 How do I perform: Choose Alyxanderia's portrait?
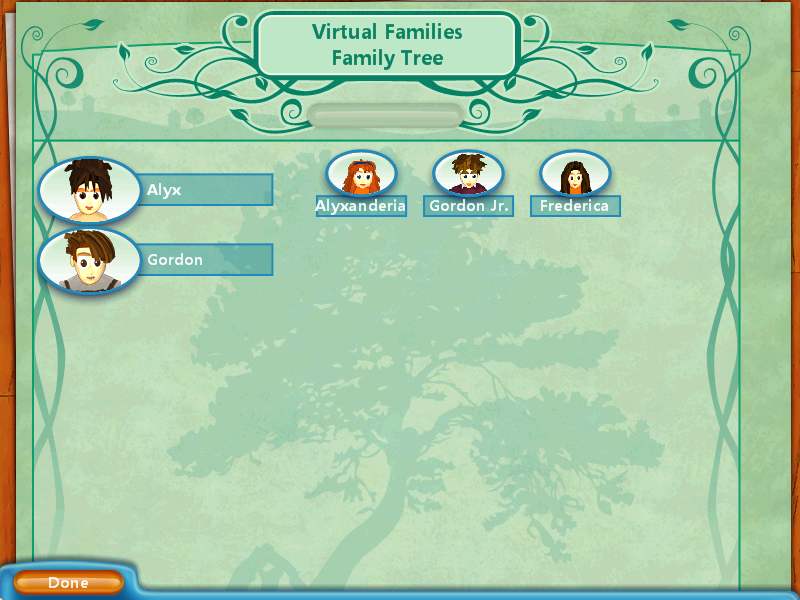tap(361, 175)
